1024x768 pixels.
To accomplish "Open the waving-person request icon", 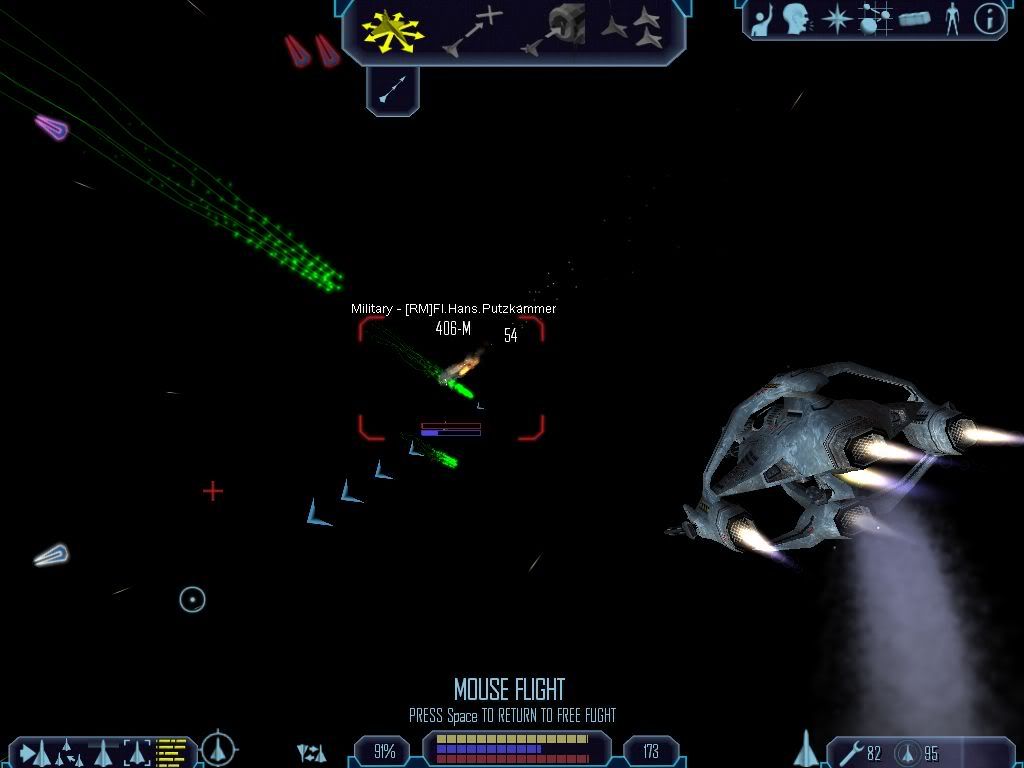I will [x=762, y=19].
